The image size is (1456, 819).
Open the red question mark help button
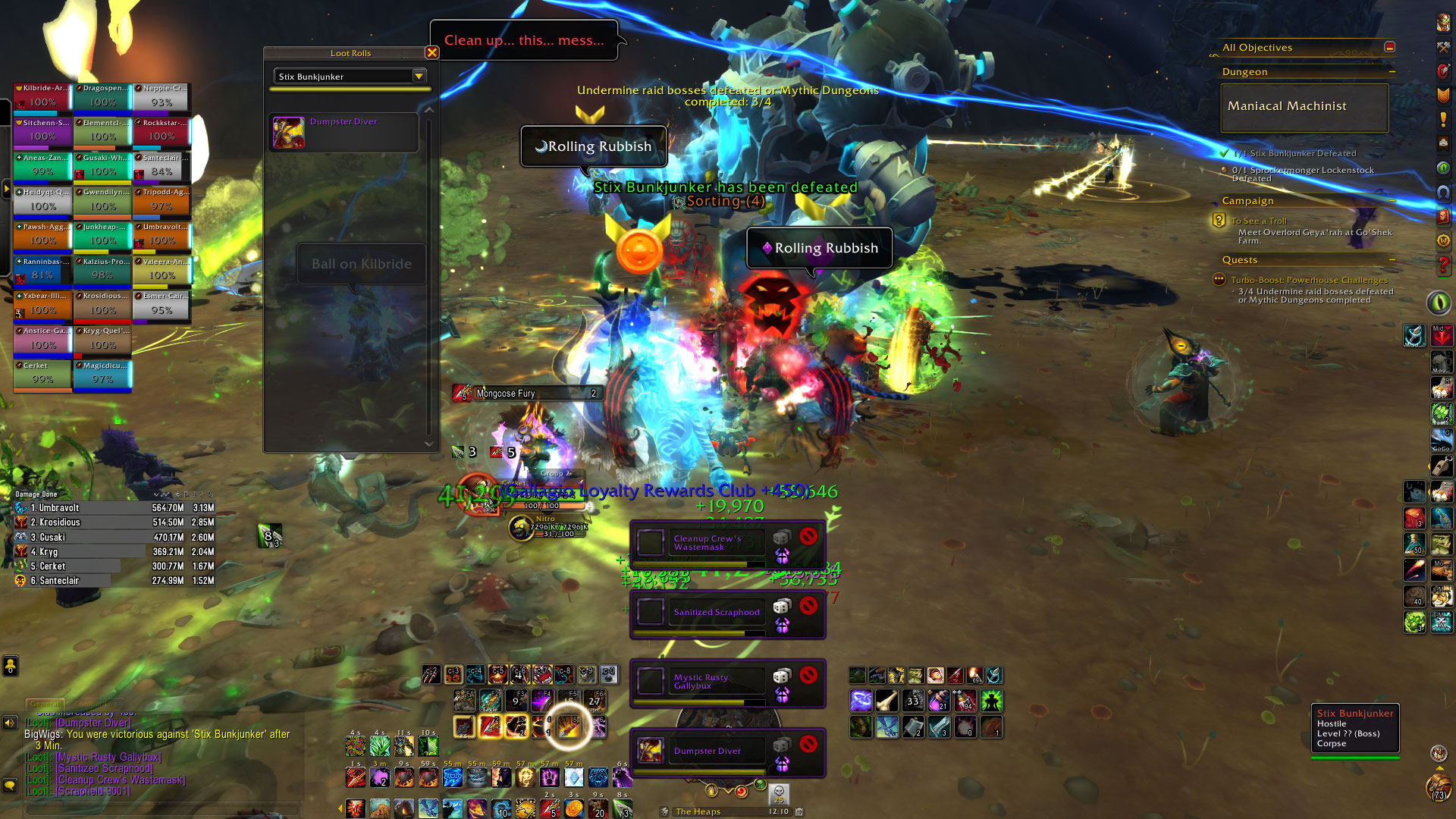pyautogui.click(x=1443, y=266)
